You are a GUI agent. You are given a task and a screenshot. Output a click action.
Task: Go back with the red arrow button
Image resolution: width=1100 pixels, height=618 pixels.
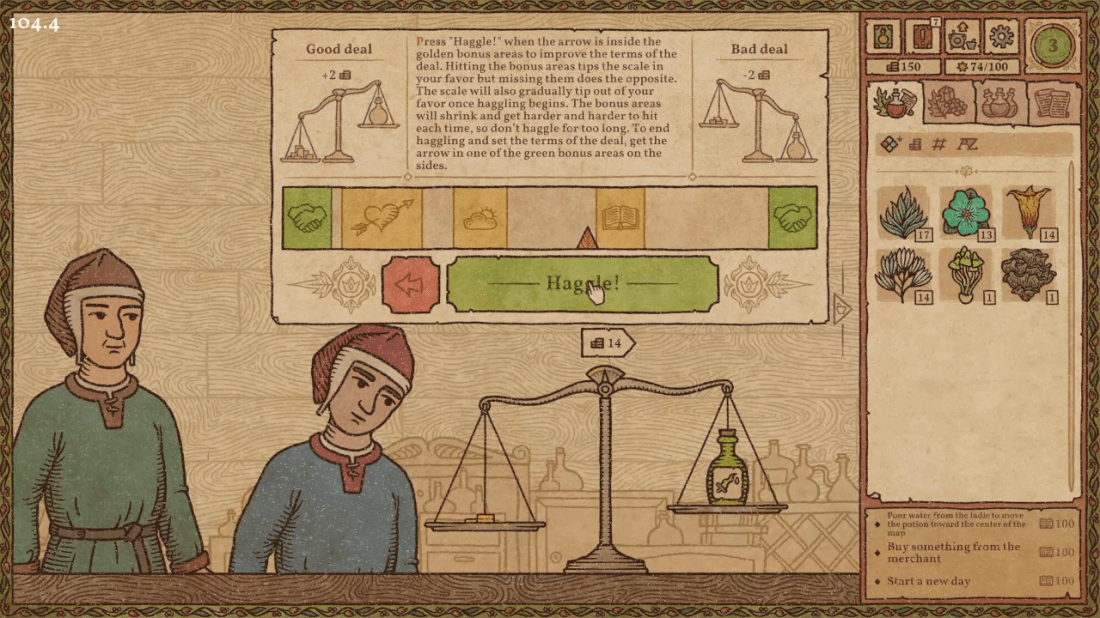click(x=410, y=285)
